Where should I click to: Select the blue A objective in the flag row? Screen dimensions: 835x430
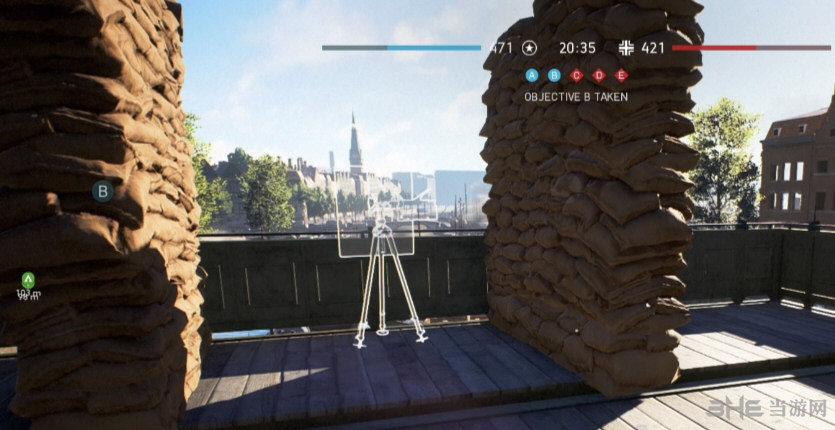click(x=531, y=74)
